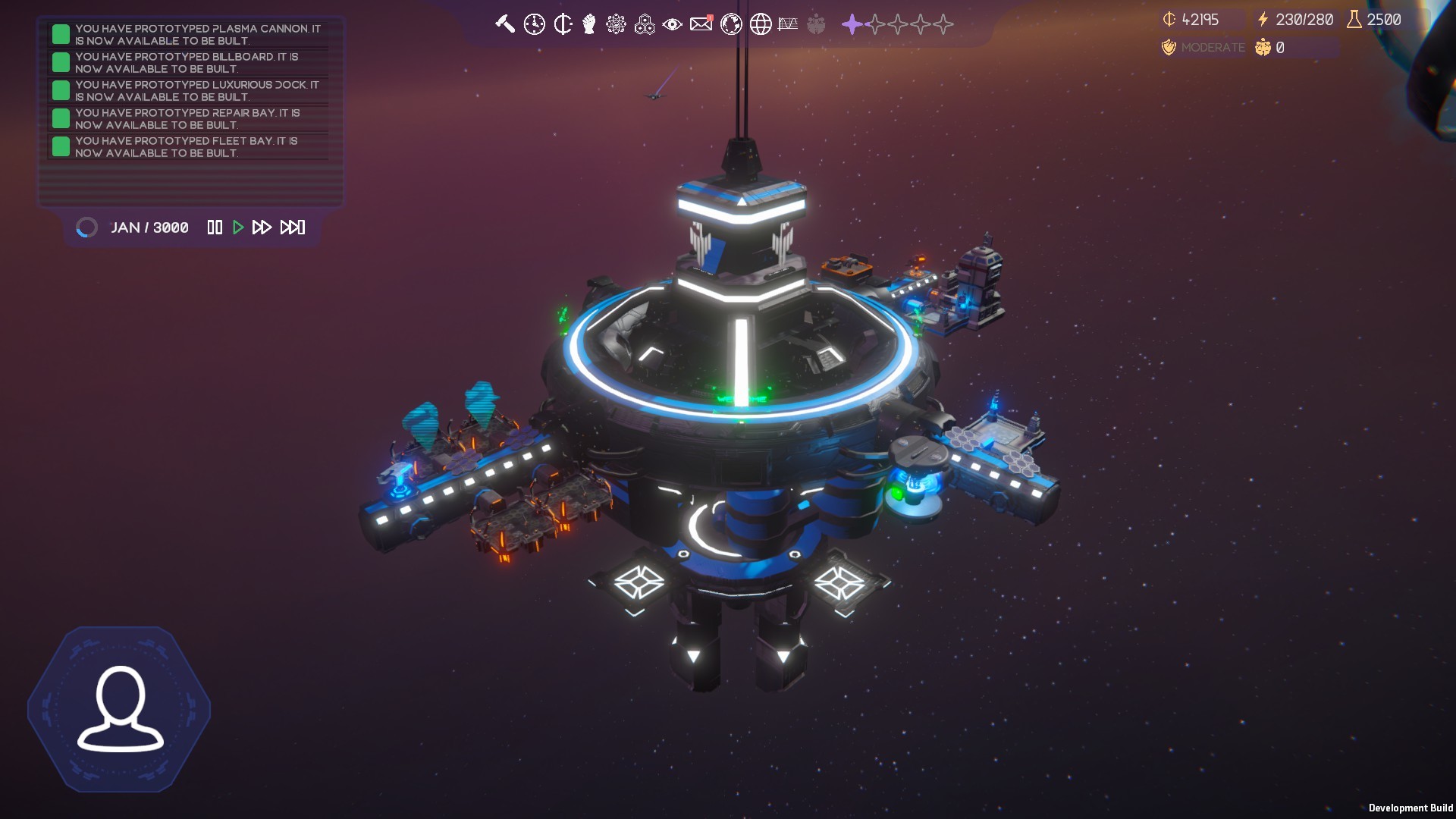Select the raised fist icon
This screenshot has width=1456, height=819.
tap(589, 24)
